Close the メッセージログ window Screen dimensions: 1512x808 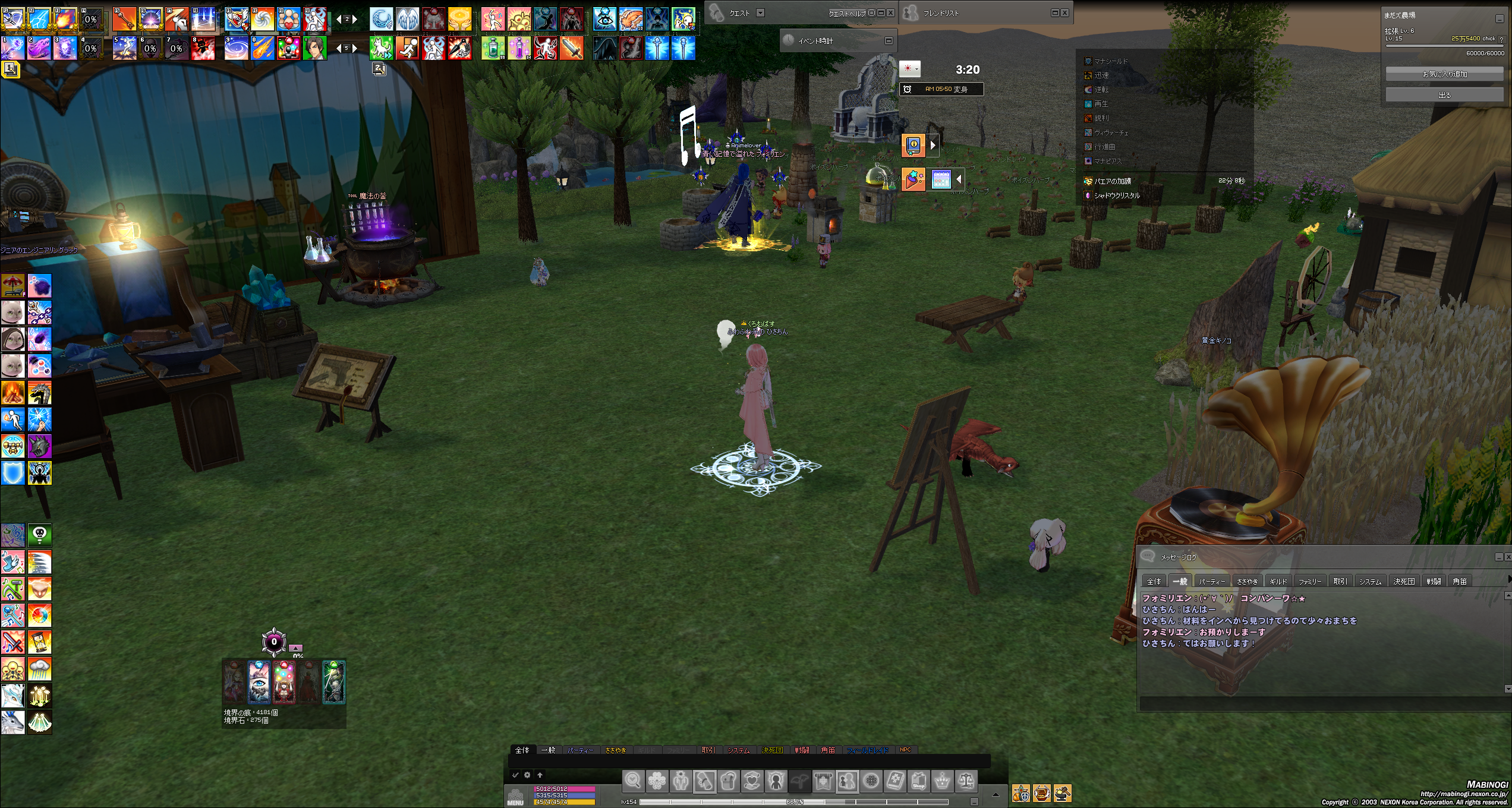(1508, 557)
